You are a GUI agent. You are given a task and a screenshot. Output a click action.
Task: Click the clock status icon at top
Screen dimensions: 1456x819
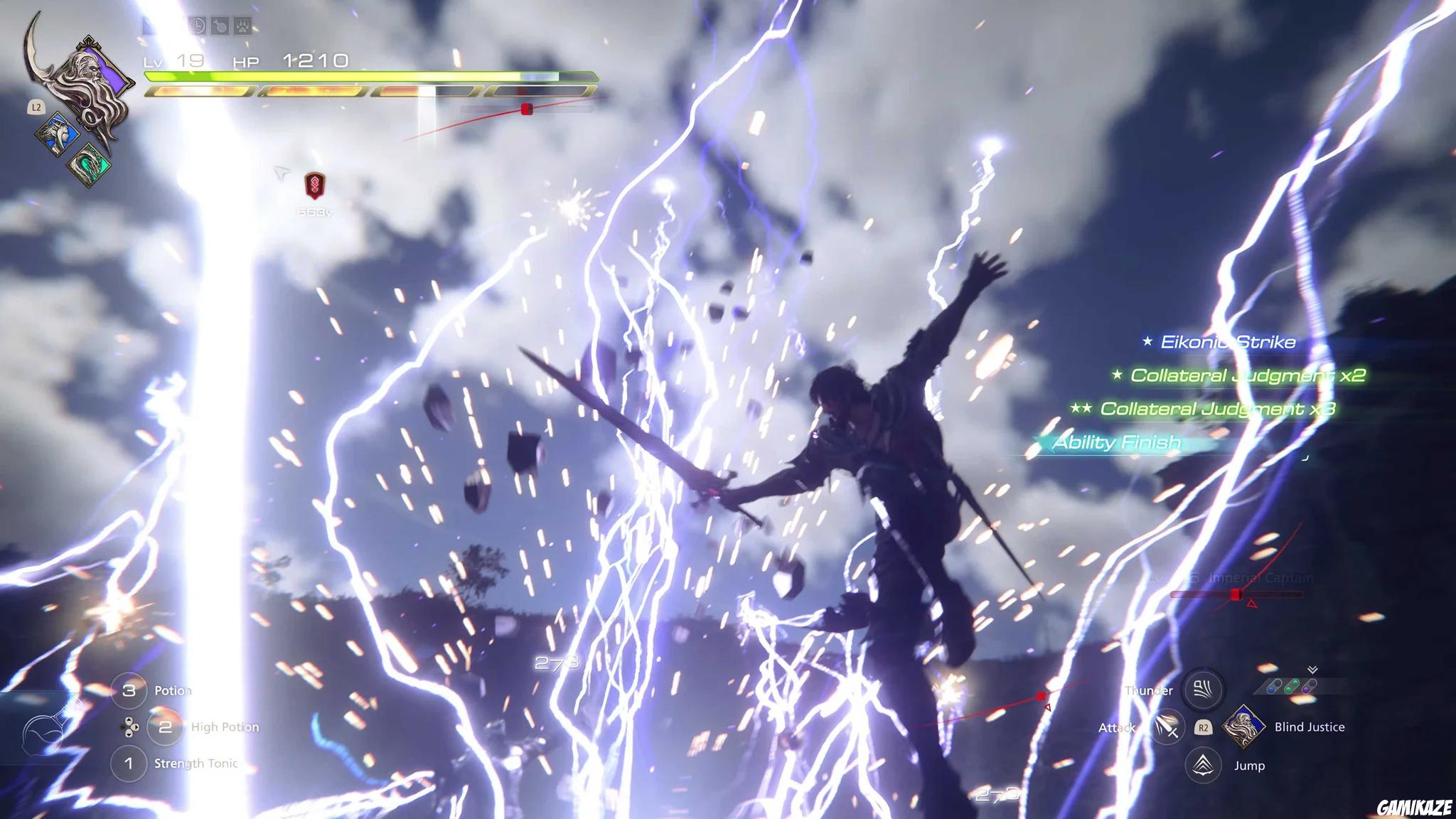[198, 26]
